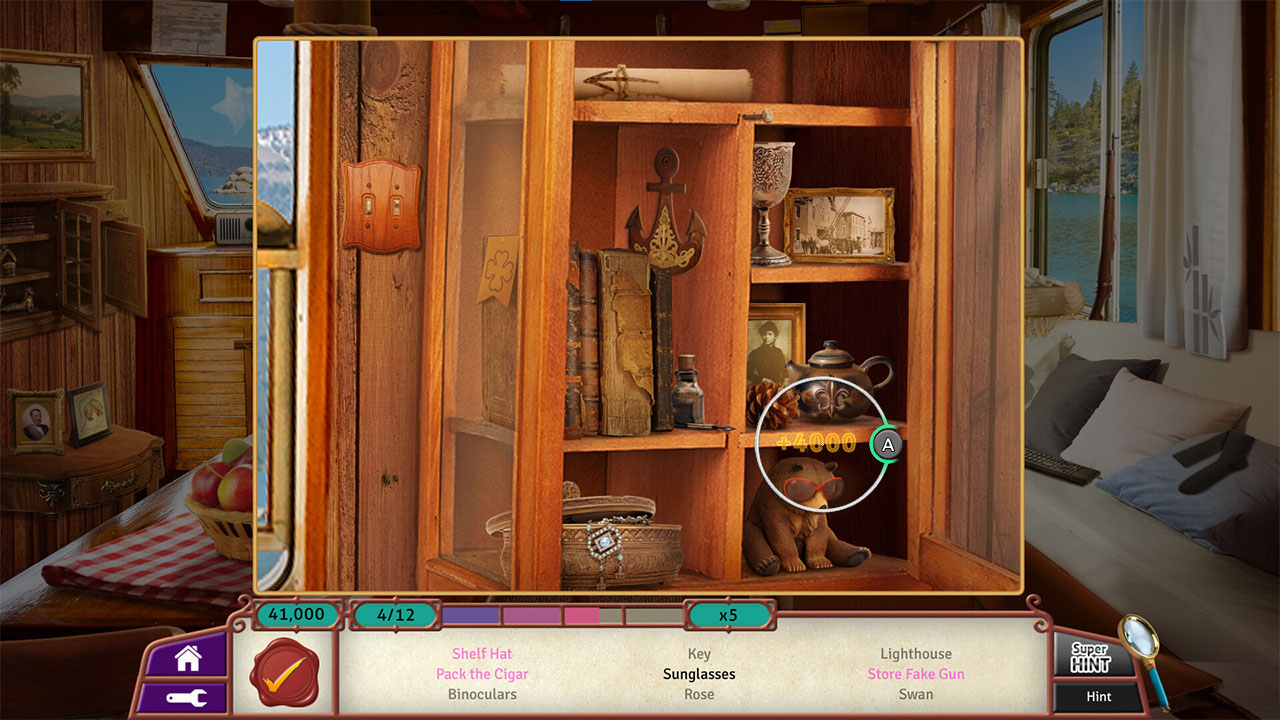The height and width of the screenshot is (720, 1280).
Task: Open settings via the wrench icon
Action: pyautogui.click(x=181, y=699)
